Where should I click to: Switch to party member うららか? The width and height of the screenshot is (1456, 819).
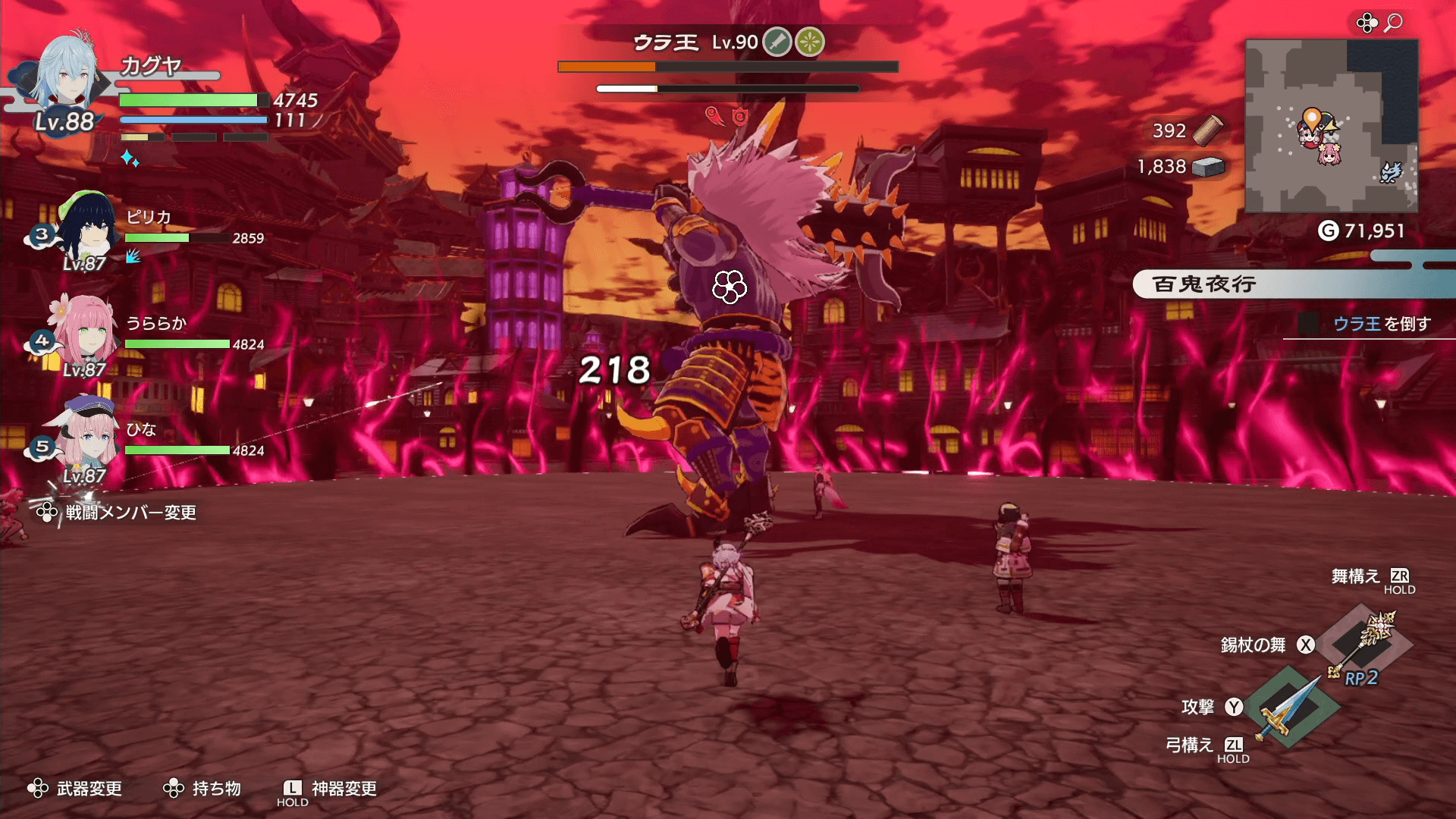coord(85,335)
